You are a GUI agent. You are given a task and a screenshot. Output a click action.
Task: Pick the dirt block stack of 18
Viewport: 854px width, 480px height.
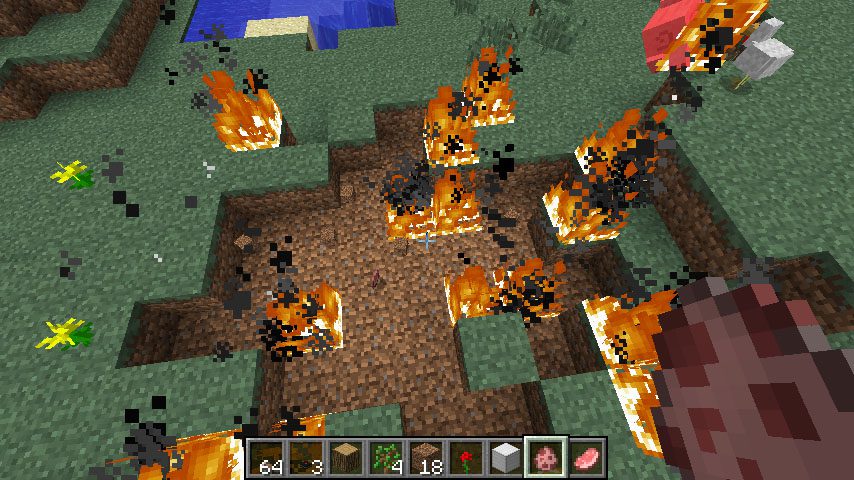point(427,459)
